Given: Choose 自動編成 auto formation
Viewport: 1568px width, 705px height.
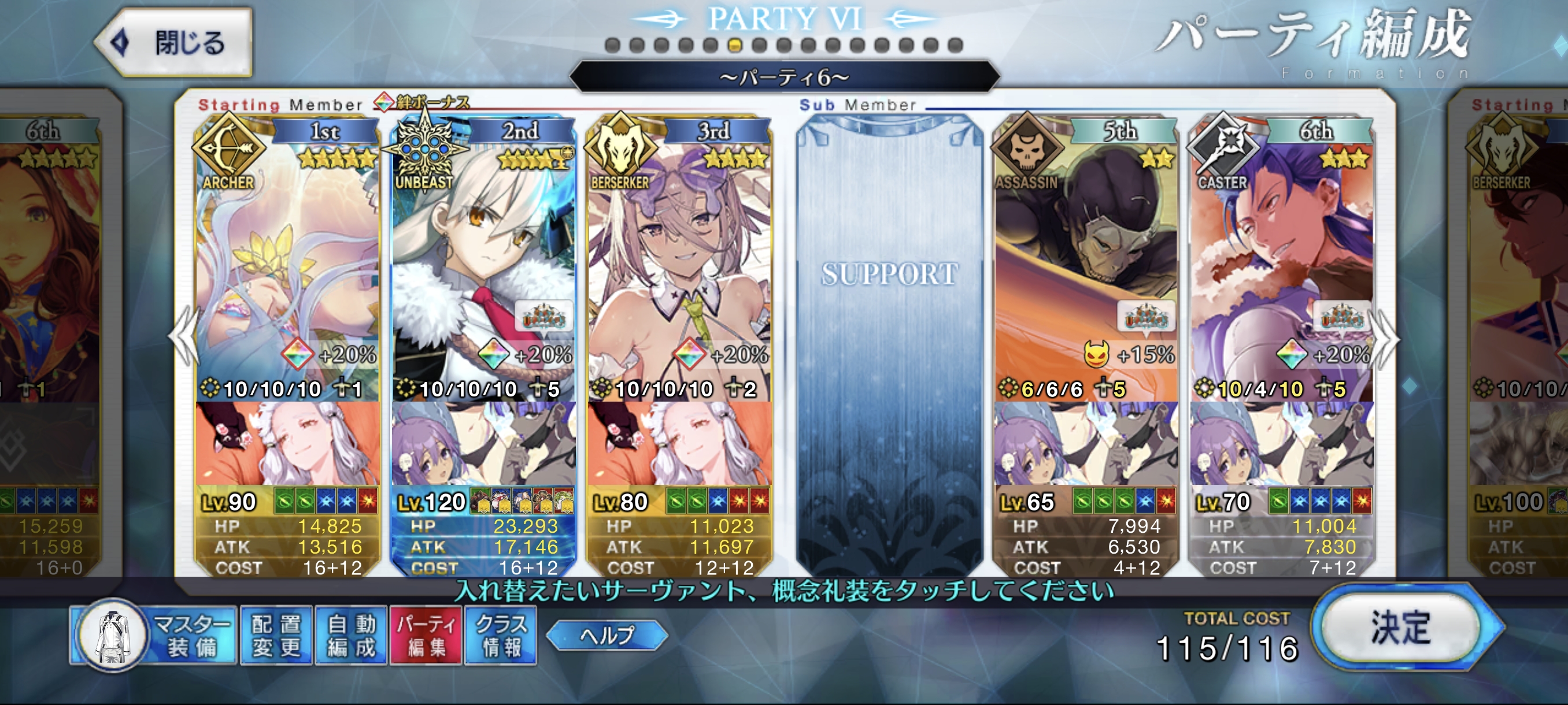Looking at the screenshot, I should tap(351, 635).
